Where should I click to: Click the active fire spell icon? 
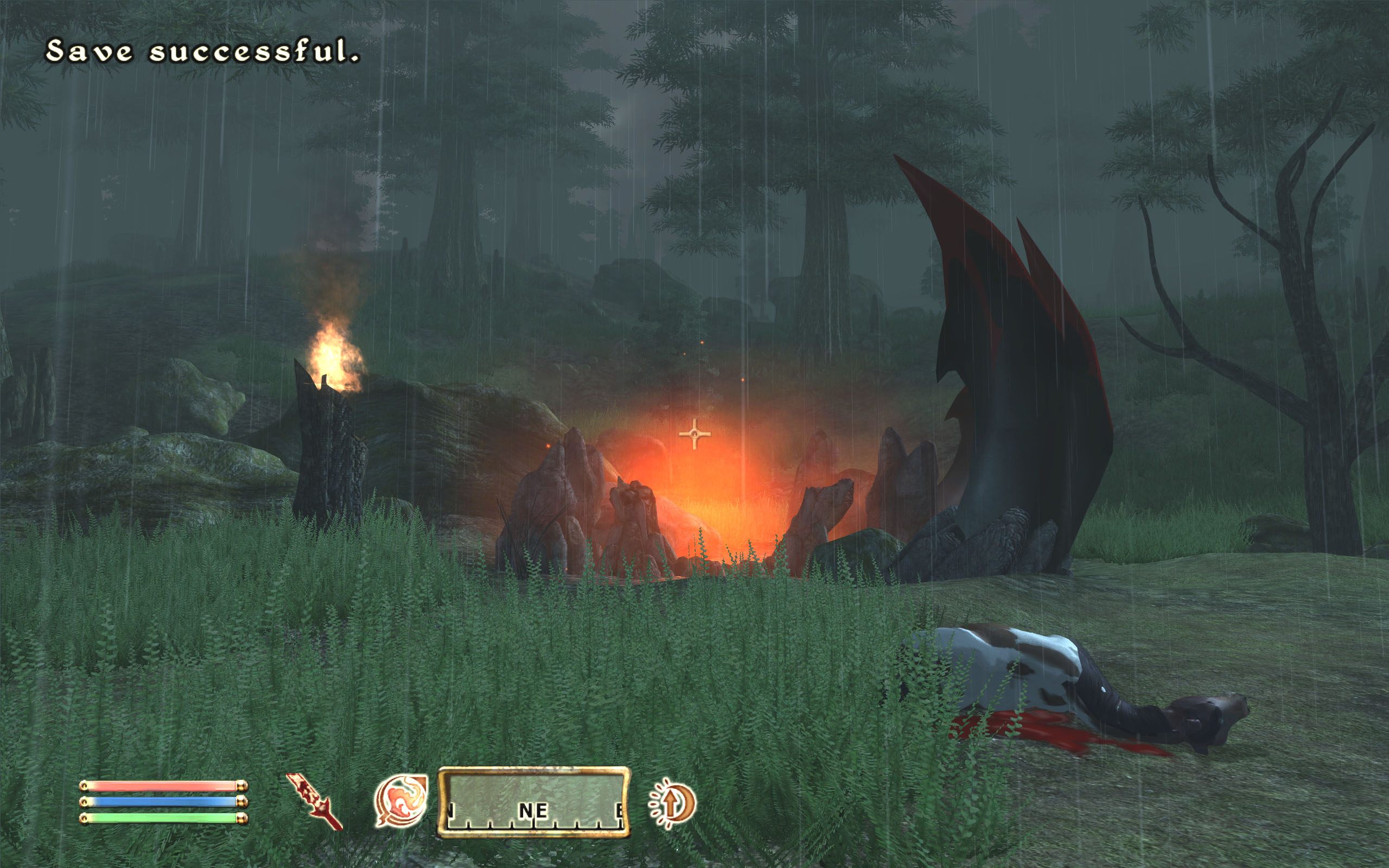(400, 800)
